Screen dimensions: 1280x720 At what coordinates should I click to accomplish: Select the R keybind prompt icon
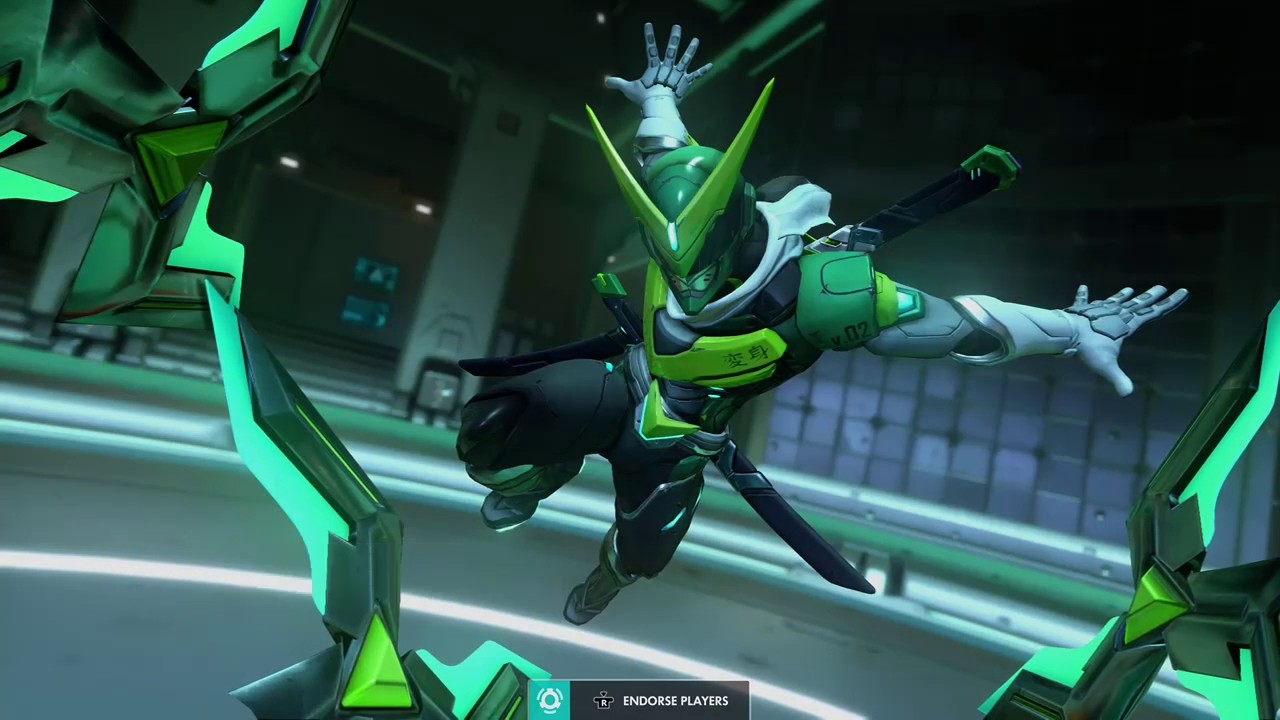pos(604,702)
